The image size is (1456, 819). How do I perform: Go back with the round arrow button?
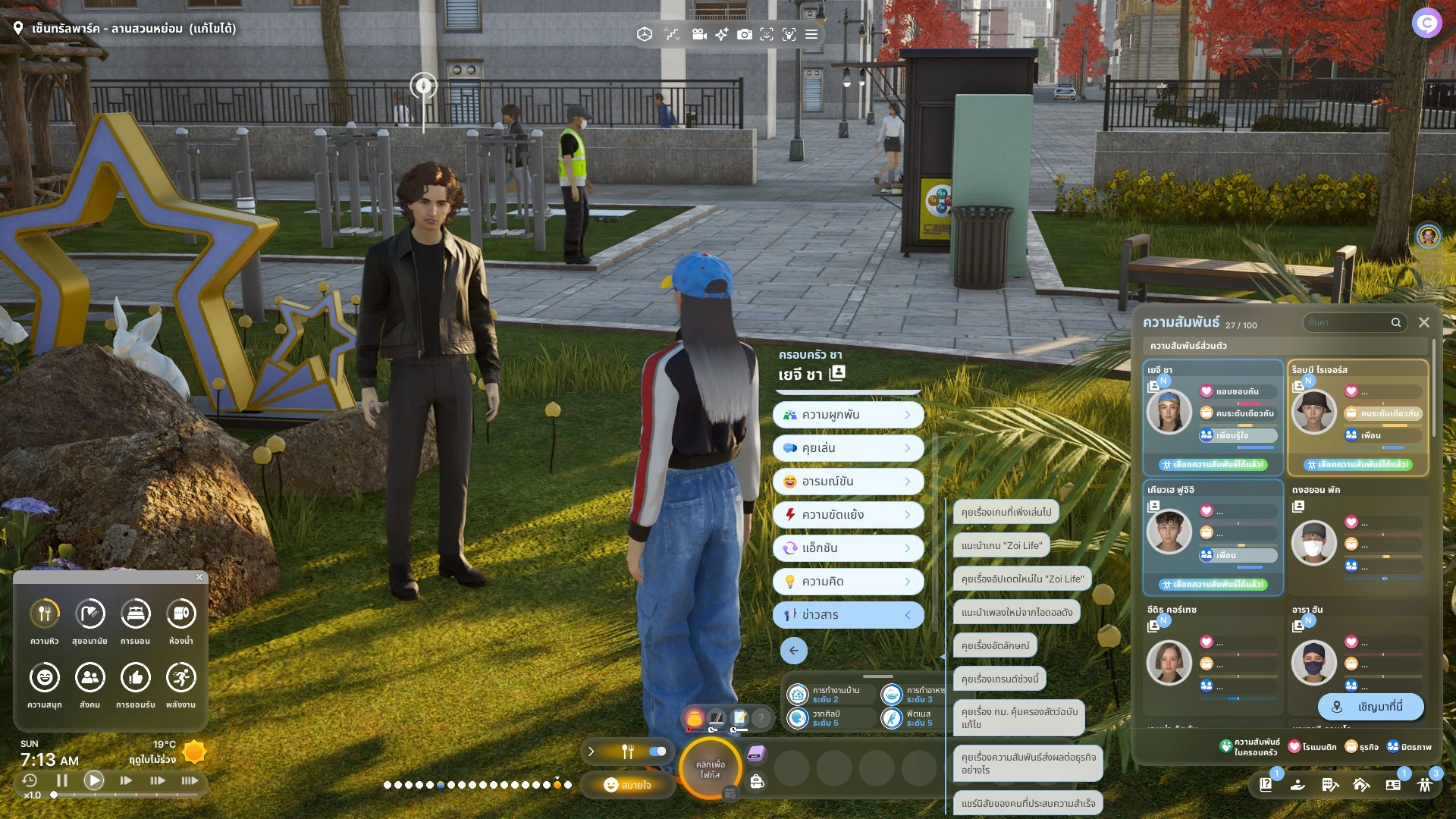pyautogui.click(x=793, y=651)
